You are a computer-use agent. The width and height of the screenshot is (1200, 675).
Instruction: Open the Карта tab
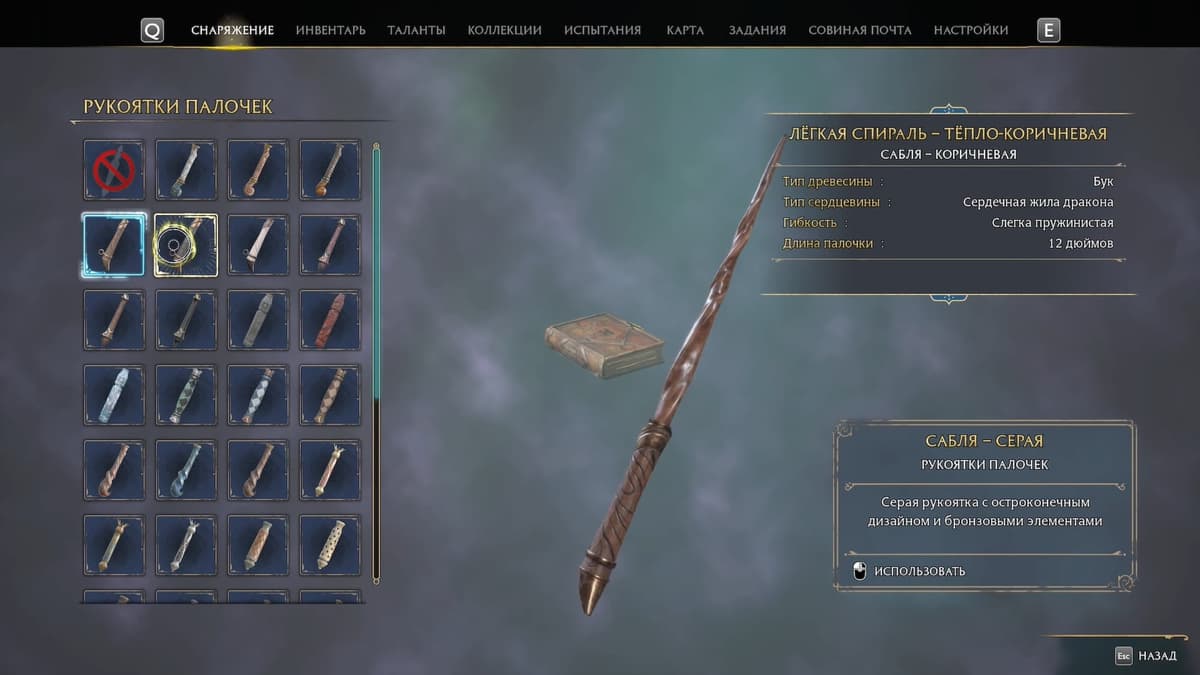coord(685,30)
